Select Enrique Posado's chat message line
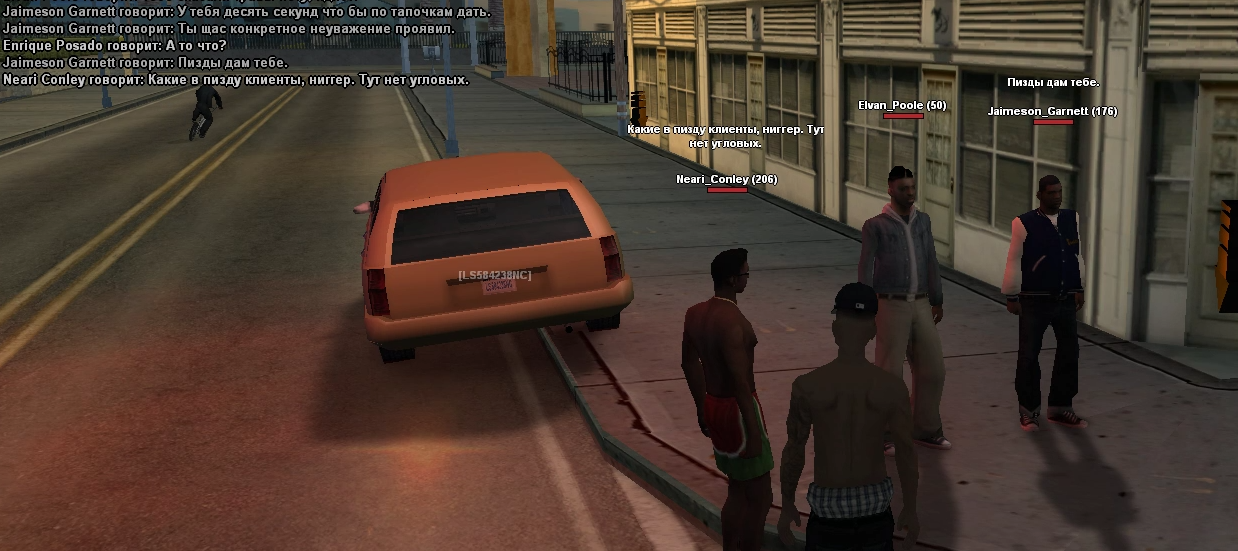Screen dimensions: 1238x551 pos(115,46)
